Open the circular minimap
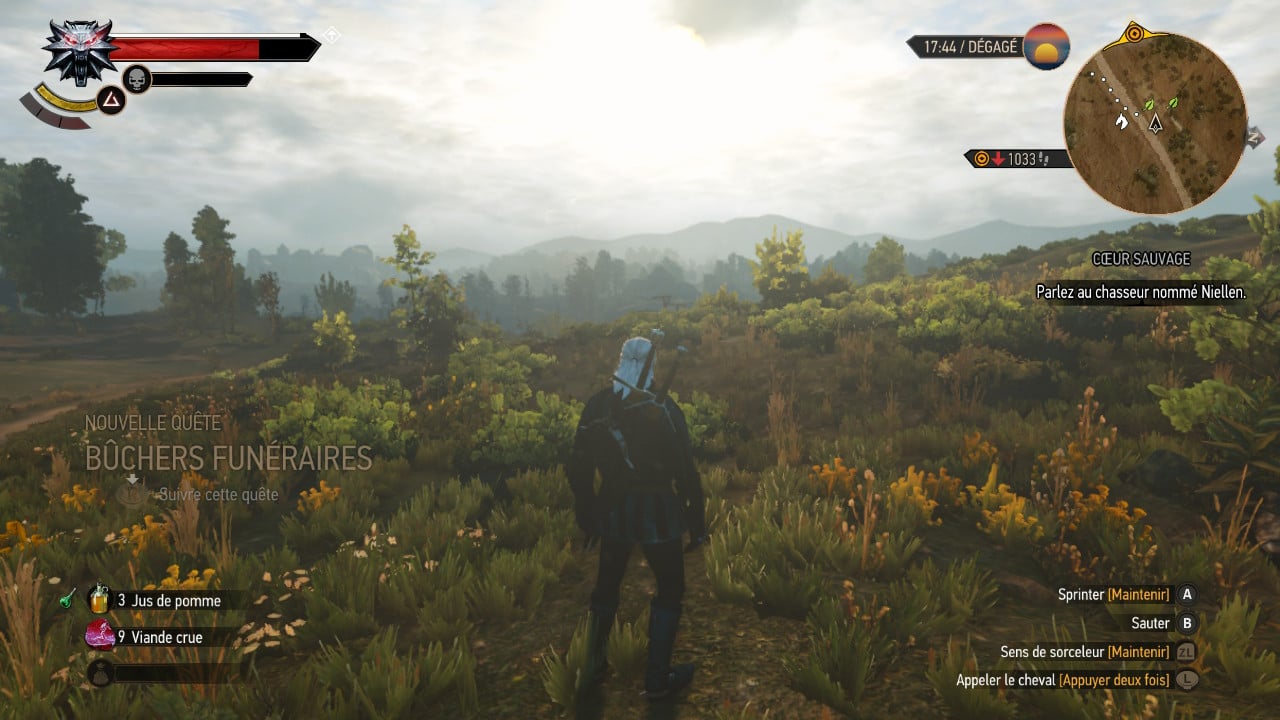The height and width of the screenshot is (720, 1280). [1155, 122]
